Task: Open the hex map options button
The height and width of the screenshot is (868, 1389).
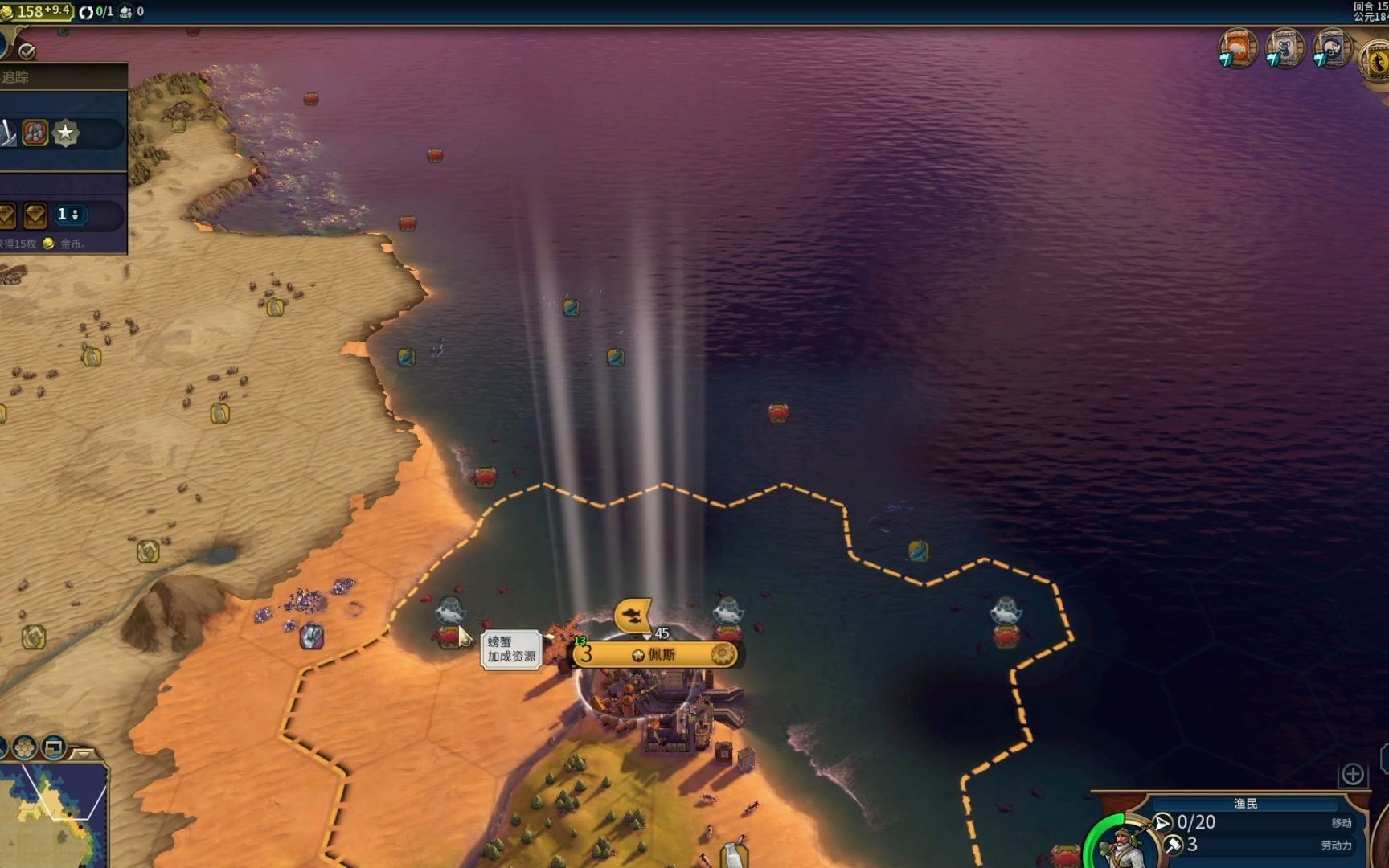Action: click(x=24, y=747)
